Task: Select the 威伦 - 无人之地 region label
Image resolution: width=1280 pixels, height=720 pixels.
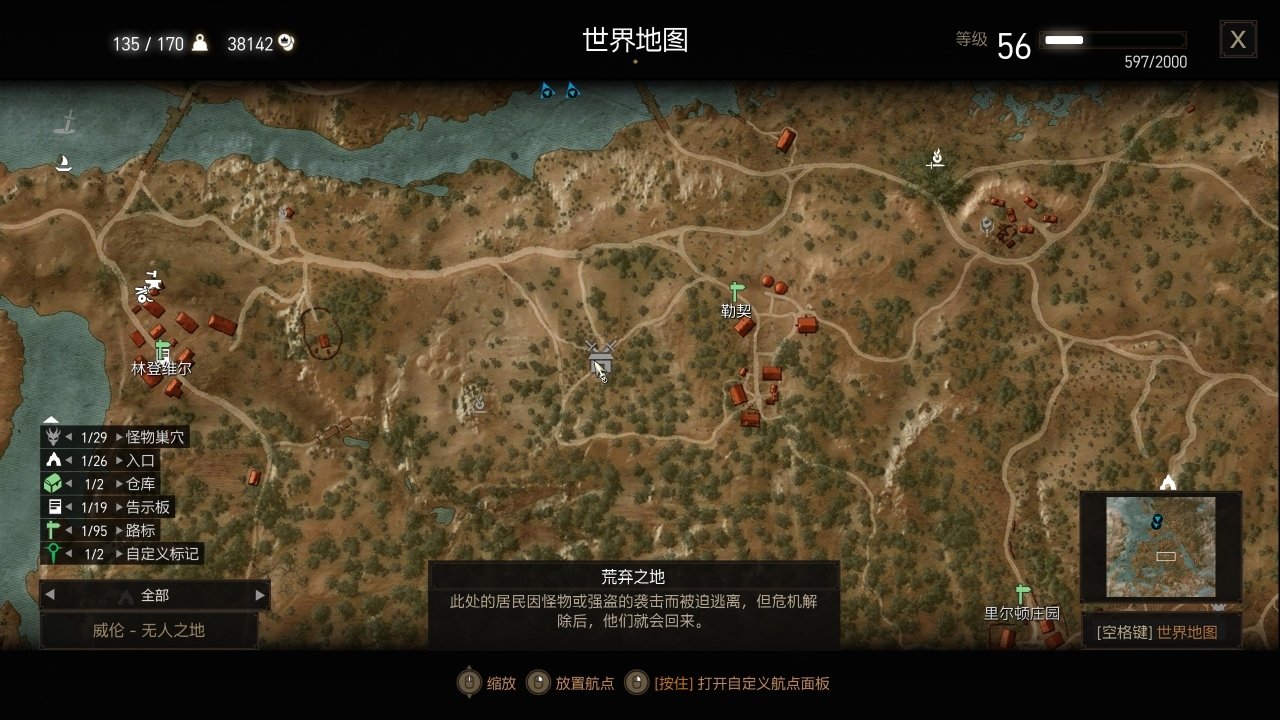Action: point(150,630)
